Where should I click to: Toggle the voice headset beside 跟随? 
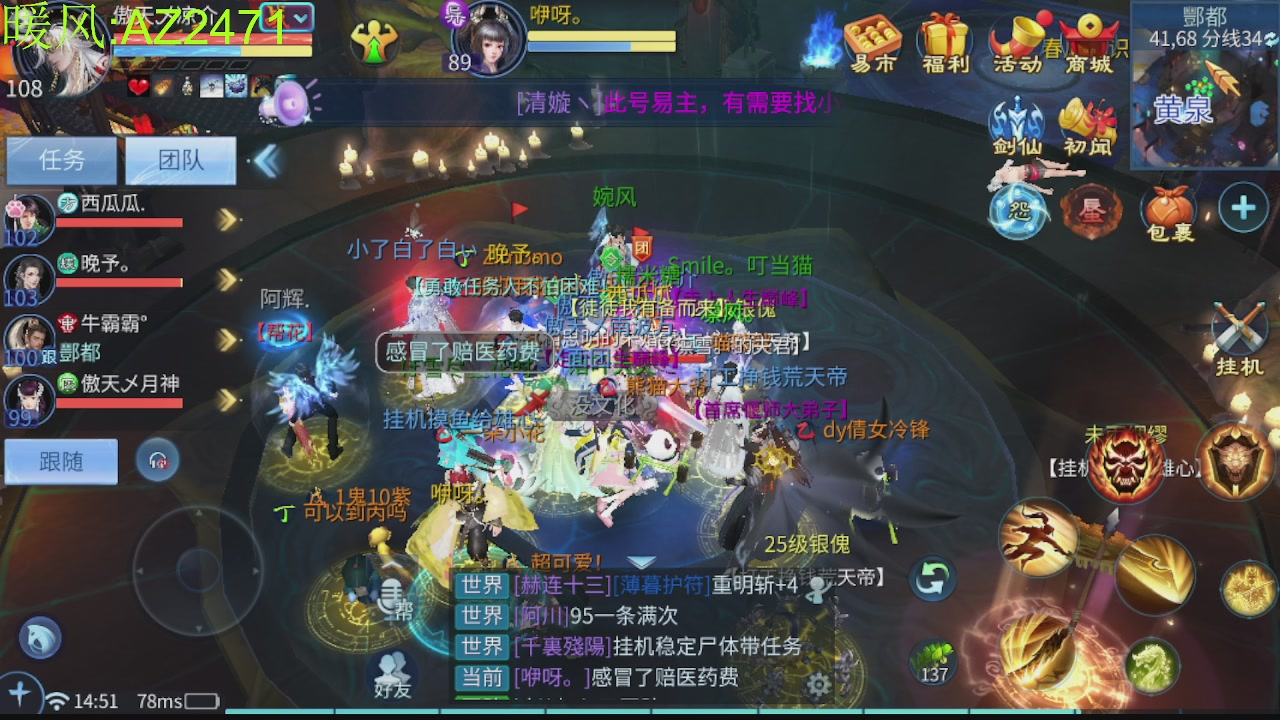click(x=156, y=461)
